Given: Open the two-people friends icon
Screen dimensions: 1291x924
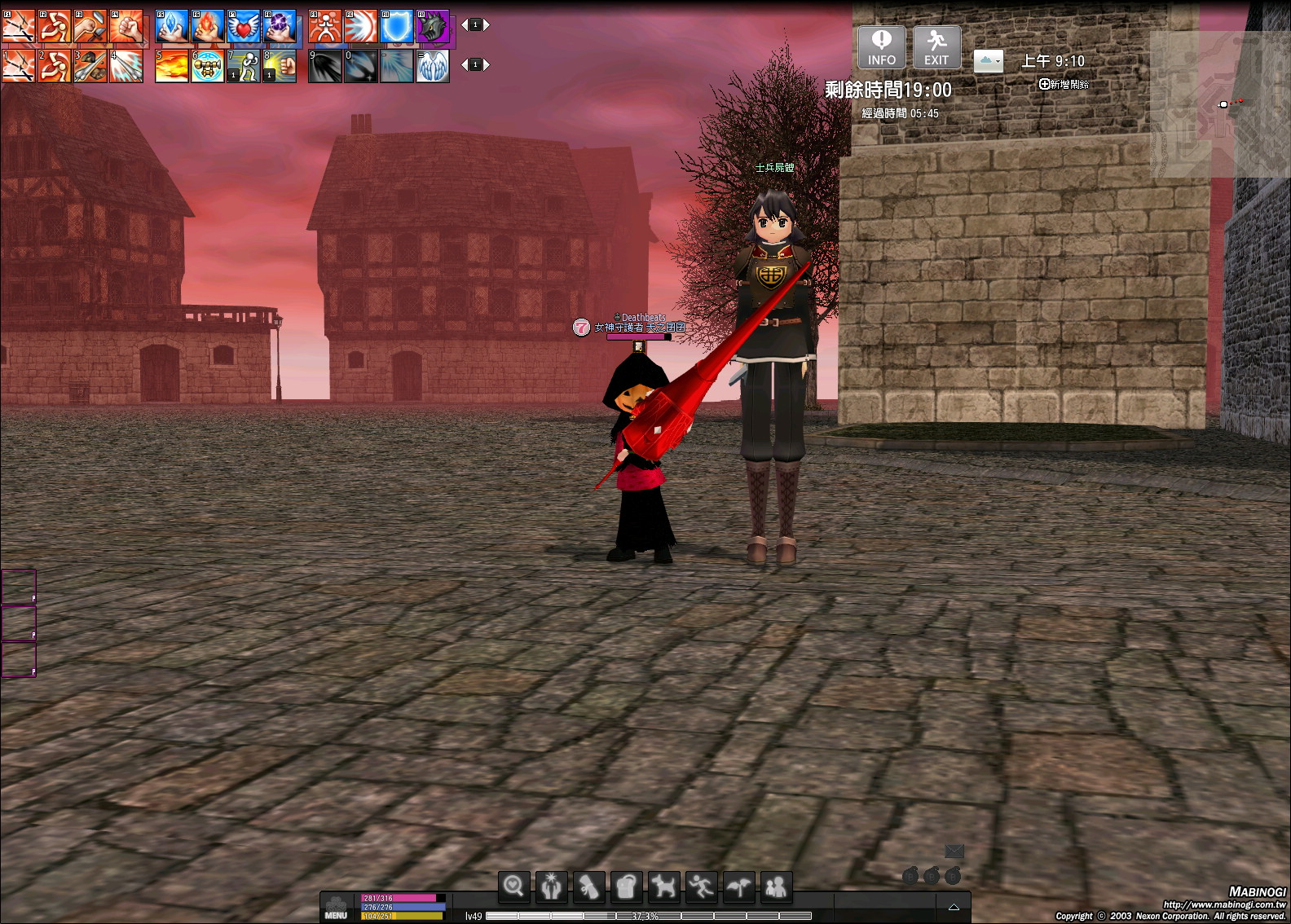Looking at the screenshot, I should pos(776,886).
